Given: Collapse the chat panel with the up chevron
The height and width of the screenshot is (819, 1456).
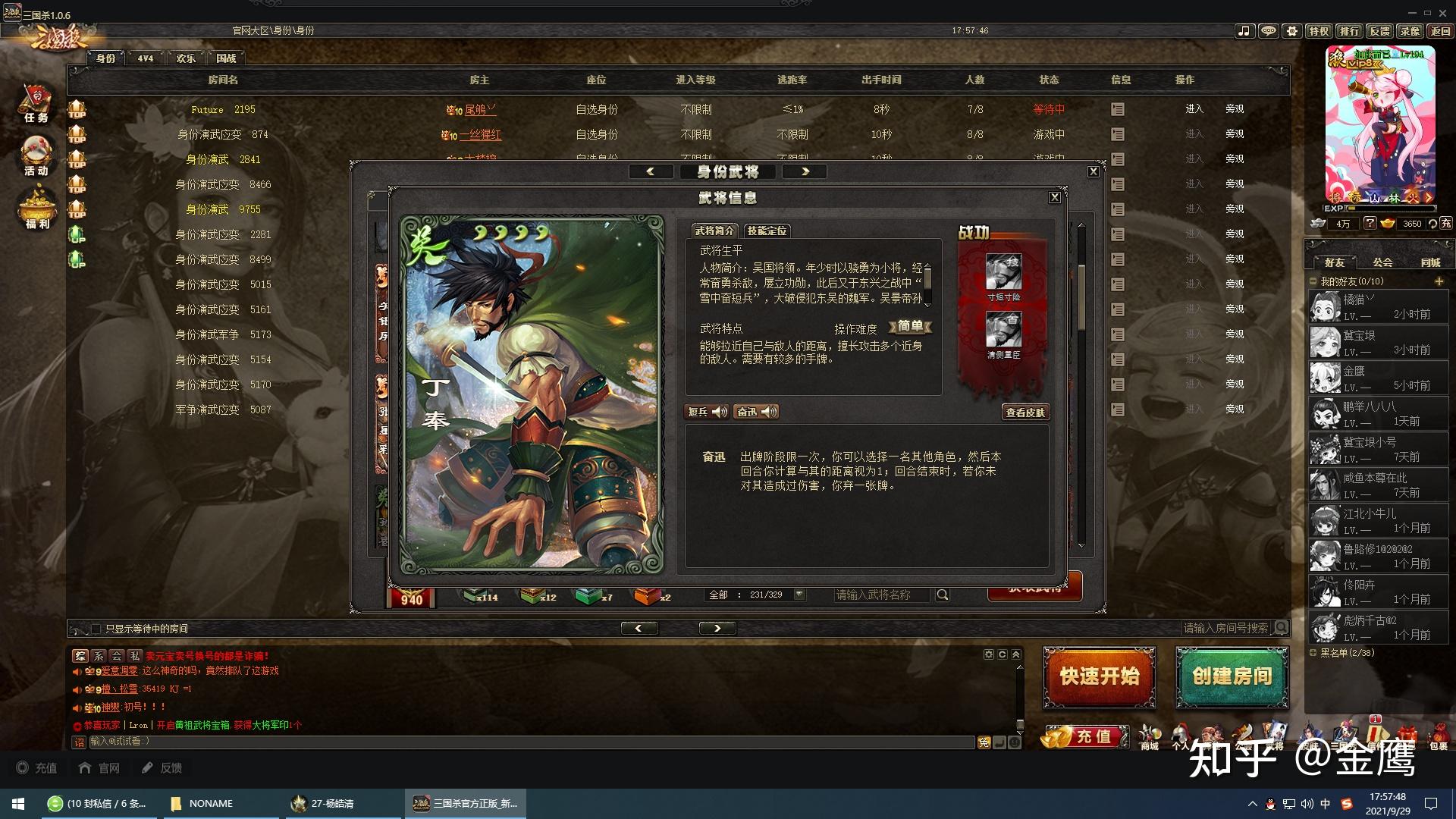Looking at the screenshot, I should 1015,653.
